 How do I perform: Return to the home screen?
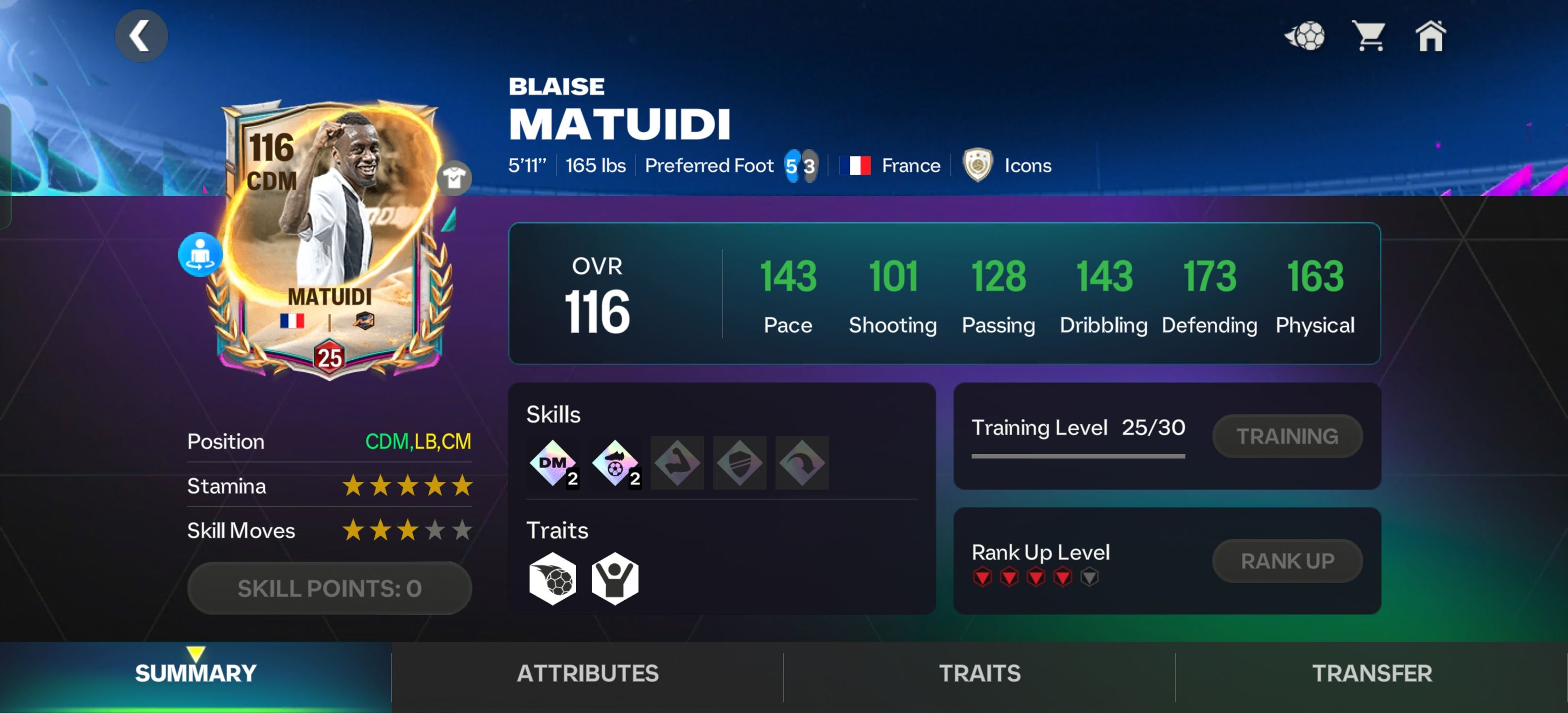1430,36
